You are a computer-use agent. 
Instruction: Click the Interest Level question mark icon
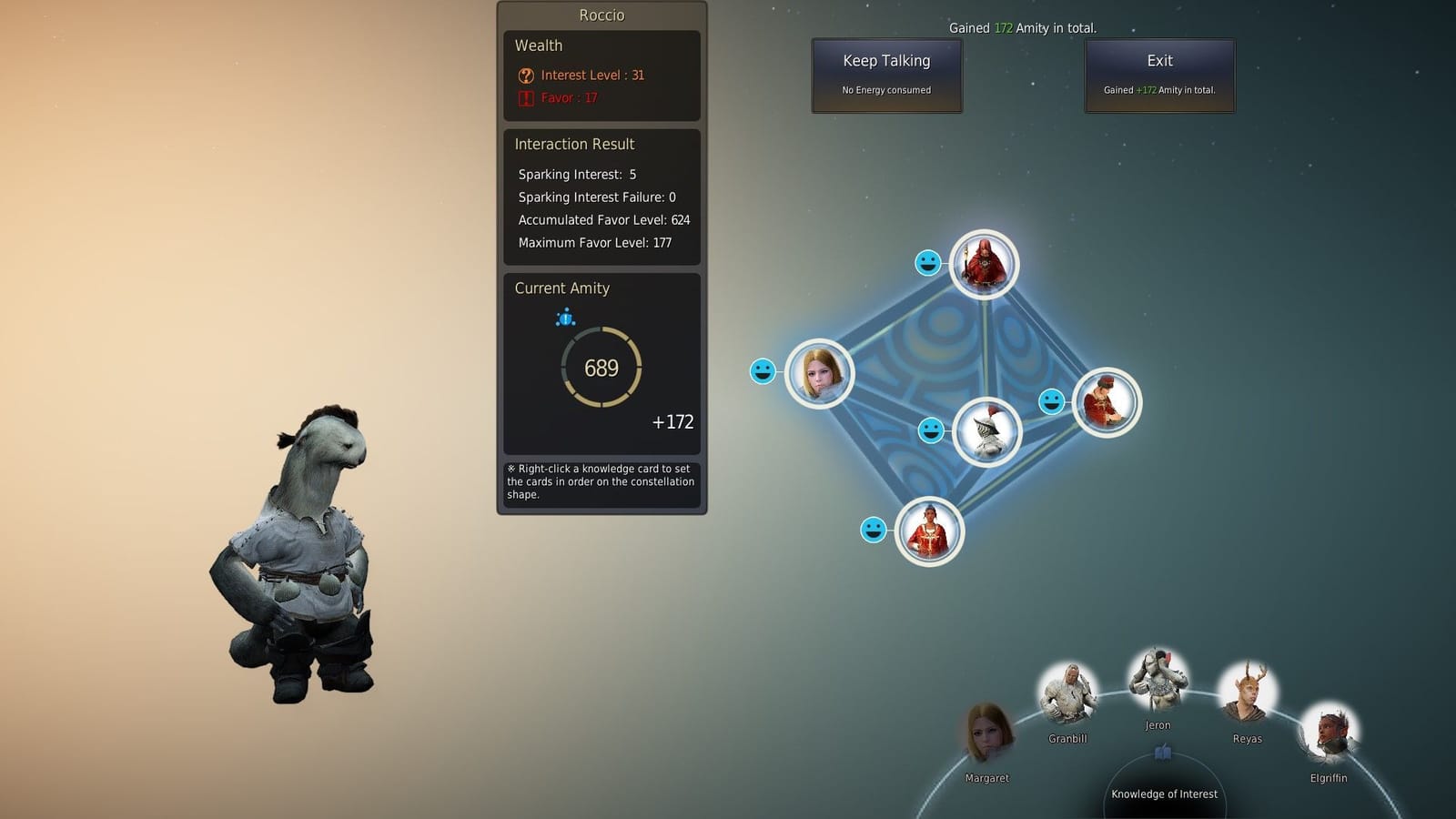click(x=526, y=75)
